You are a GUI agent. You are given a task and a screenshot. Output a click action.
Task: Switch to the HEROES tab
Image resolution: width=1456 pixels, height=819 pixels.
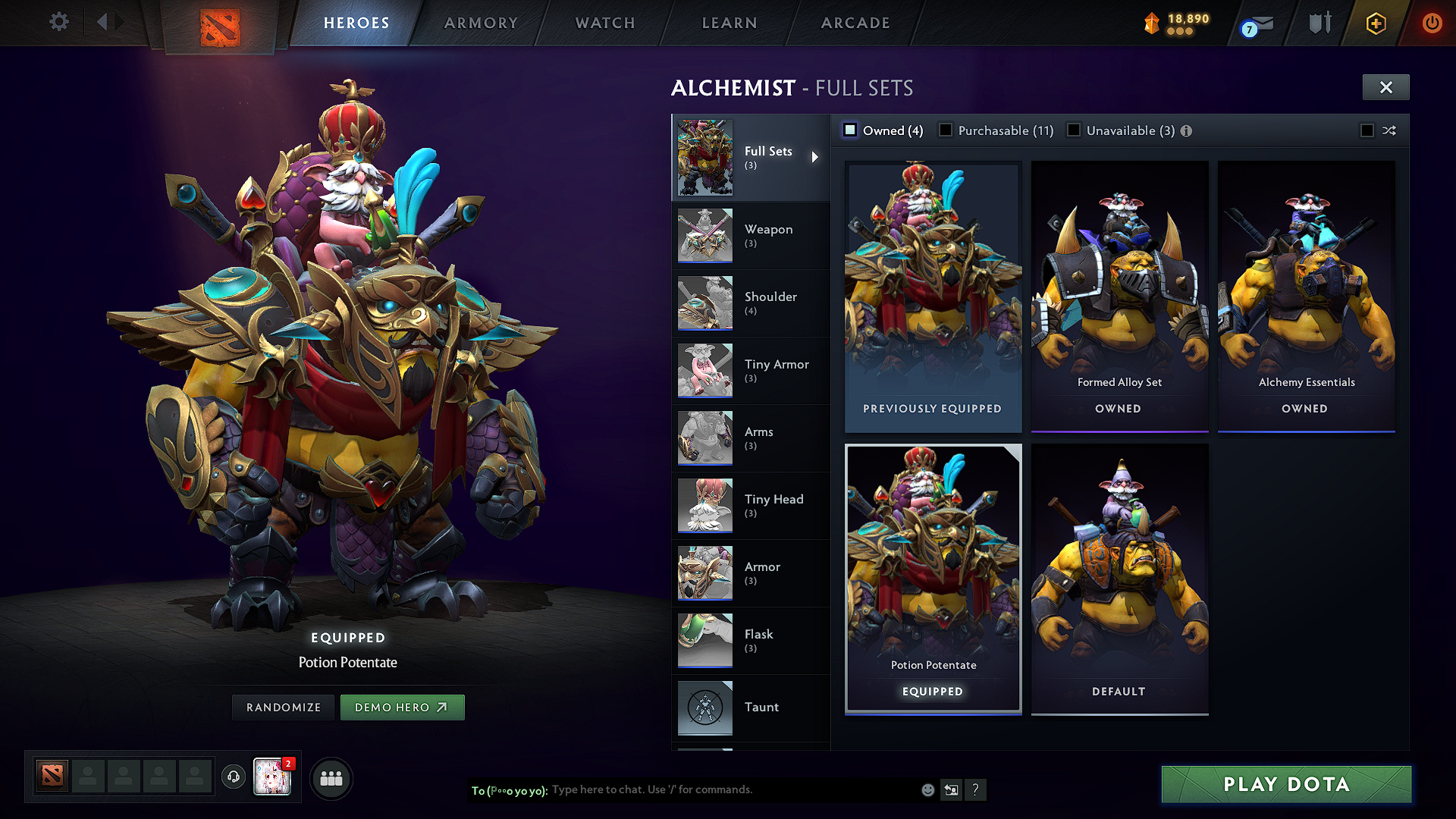tap(355, 23)
